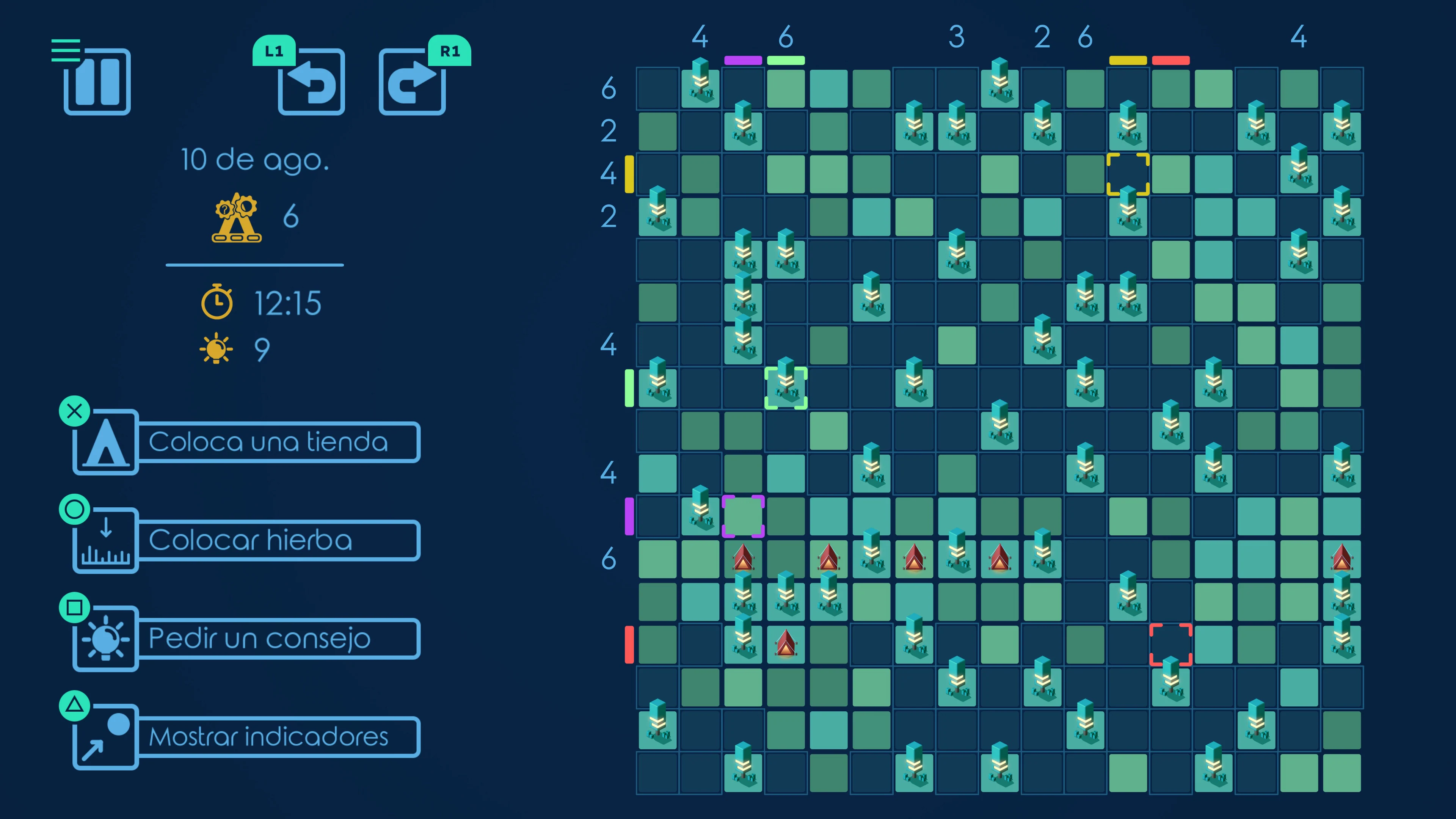Screen dimensions: 1456x819
Task: Select the grass placement icon
Action: pos(105,540)
